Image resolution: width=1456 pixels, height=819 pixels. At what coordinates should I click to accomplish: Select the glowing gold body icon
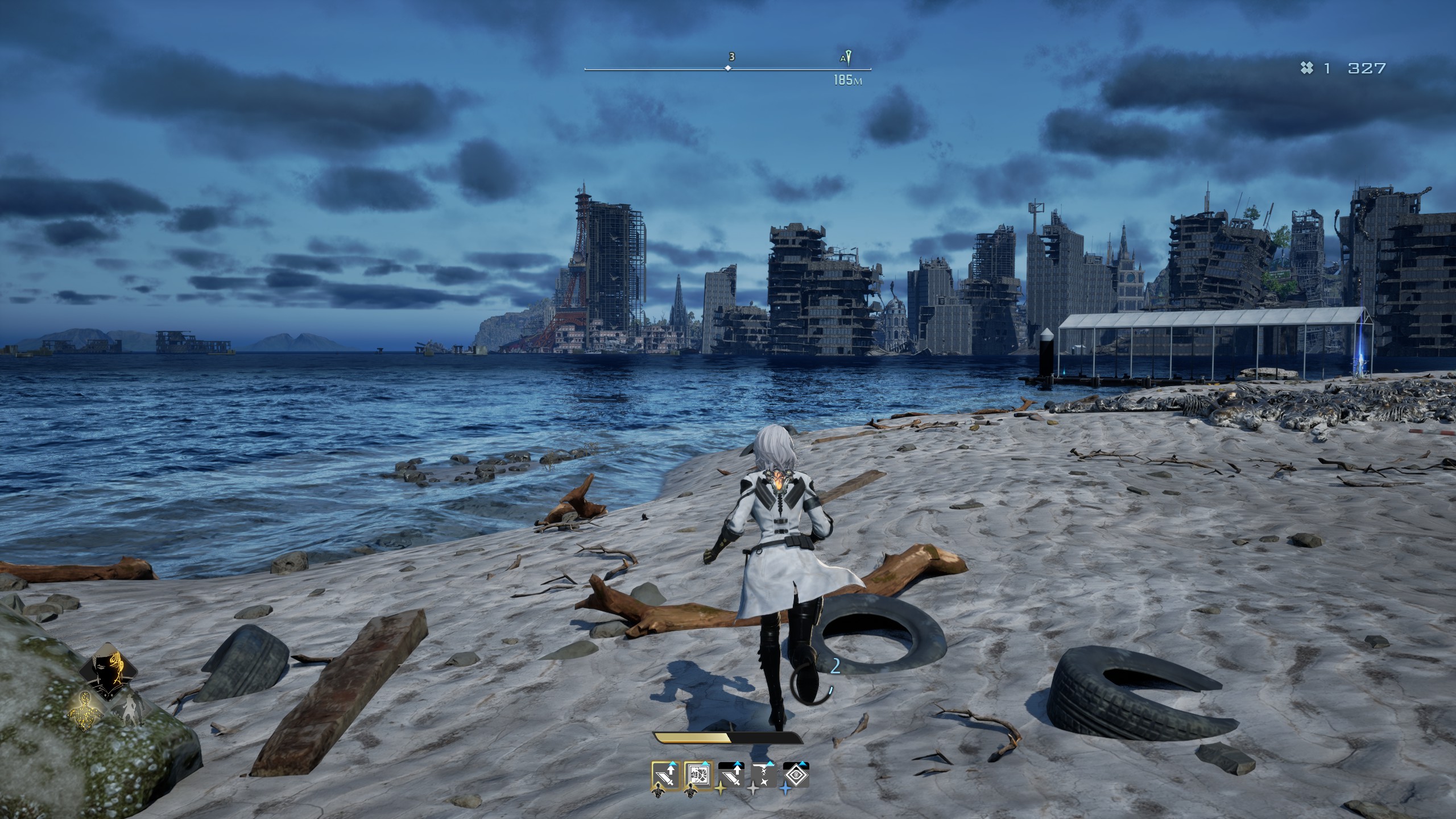(x=85, y=712)
